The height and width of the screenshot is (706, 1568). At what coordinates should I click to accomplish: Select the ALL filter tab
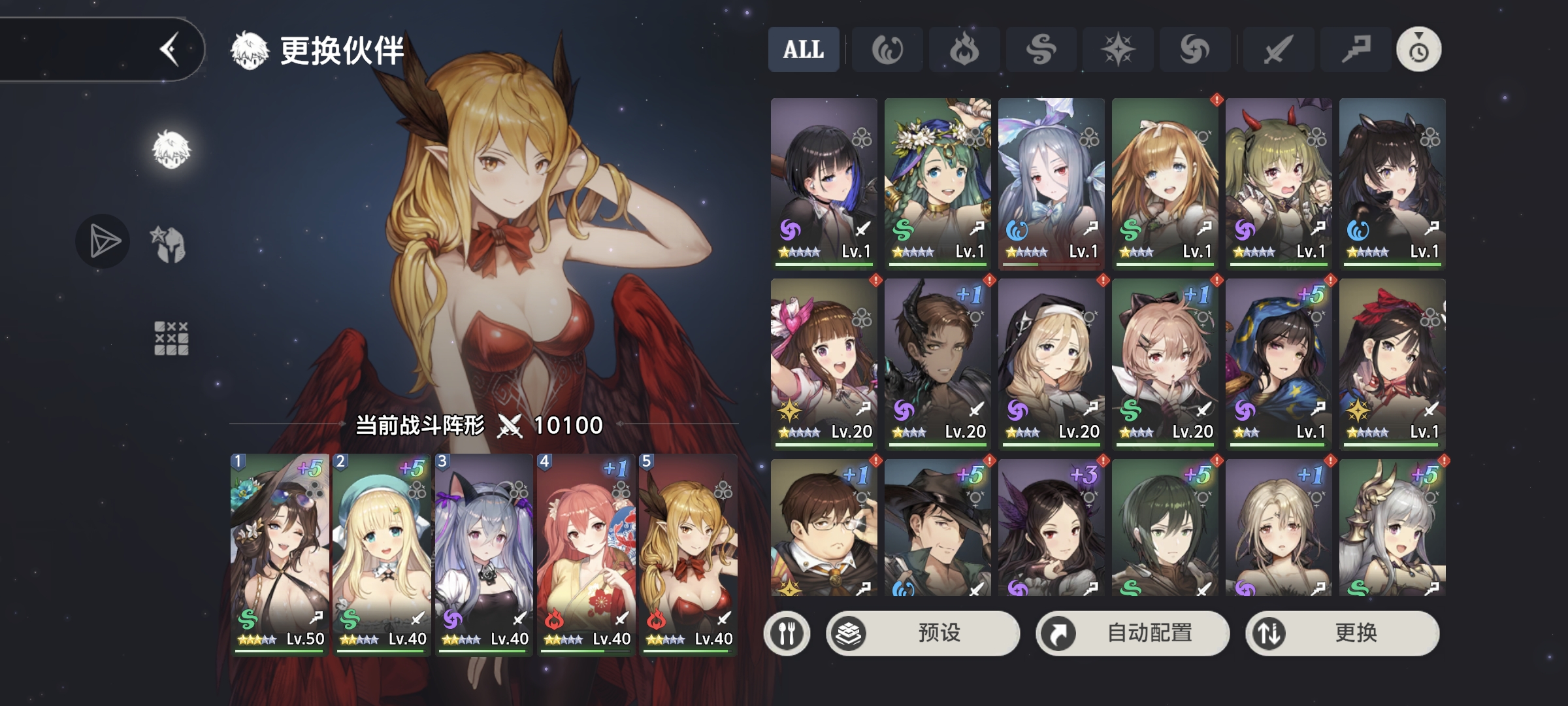point(804,50)
